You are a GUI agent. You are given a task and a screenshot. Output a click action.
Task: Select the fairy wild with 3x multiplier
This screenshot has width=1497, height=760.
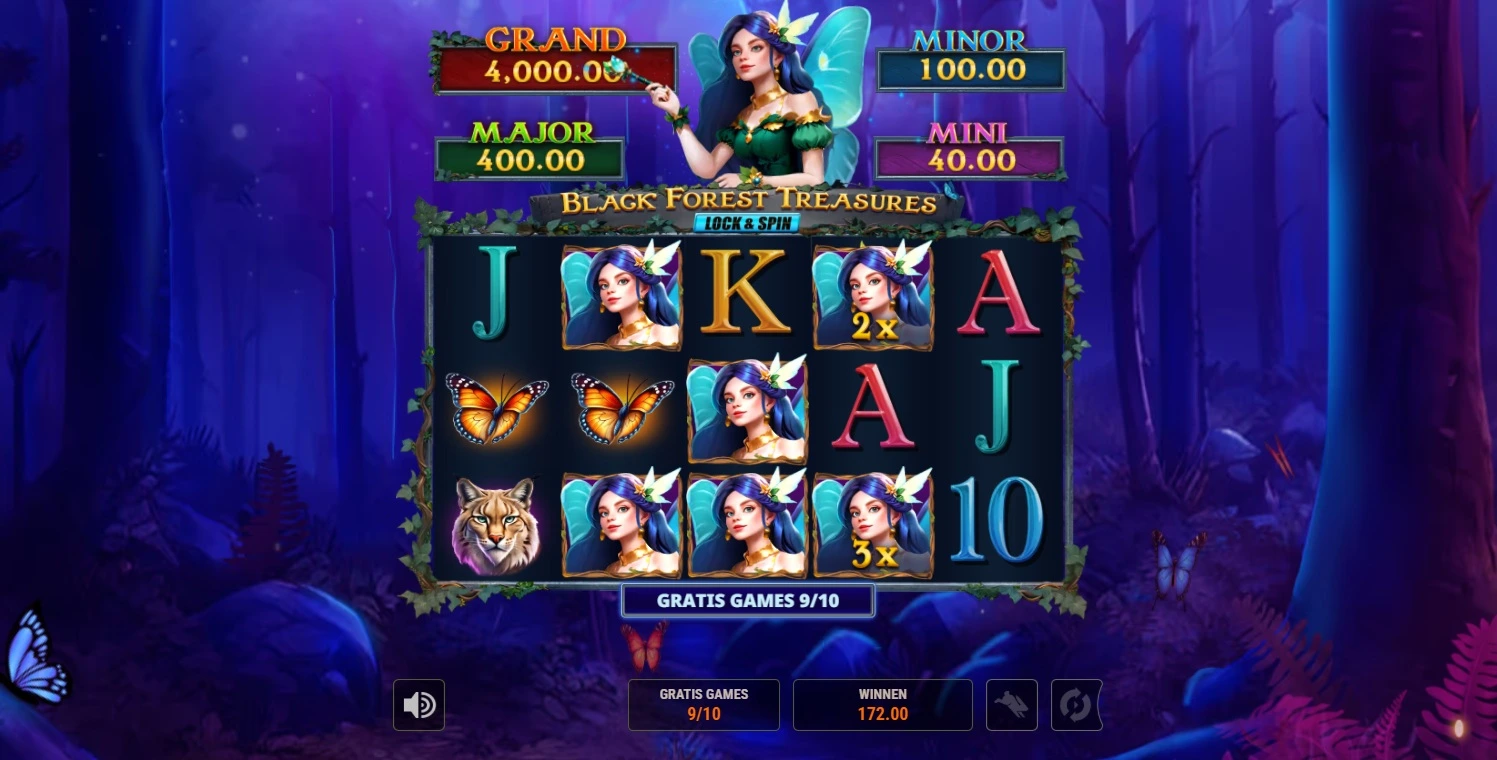click(872, 524)
